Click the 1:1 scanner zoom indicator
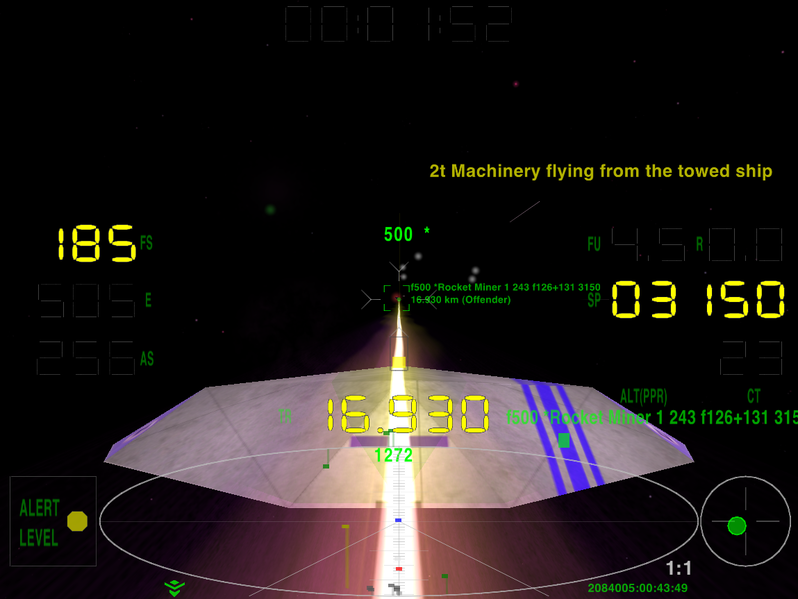This screenshot has height=599, width=798. [x=679, y=569]
